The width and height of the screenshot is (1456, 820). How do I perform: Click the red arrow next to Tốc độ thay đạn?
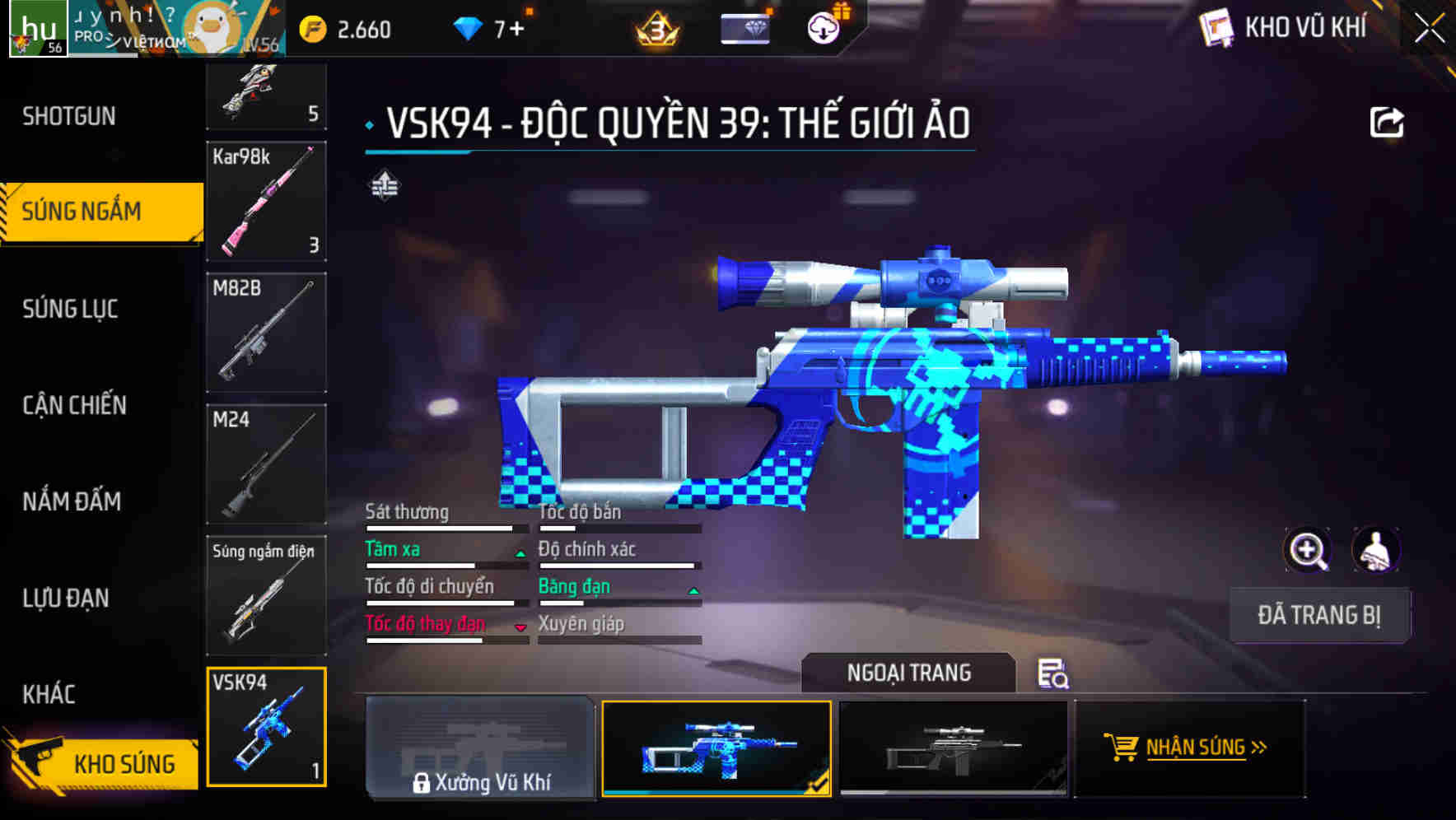coord(520,628)
